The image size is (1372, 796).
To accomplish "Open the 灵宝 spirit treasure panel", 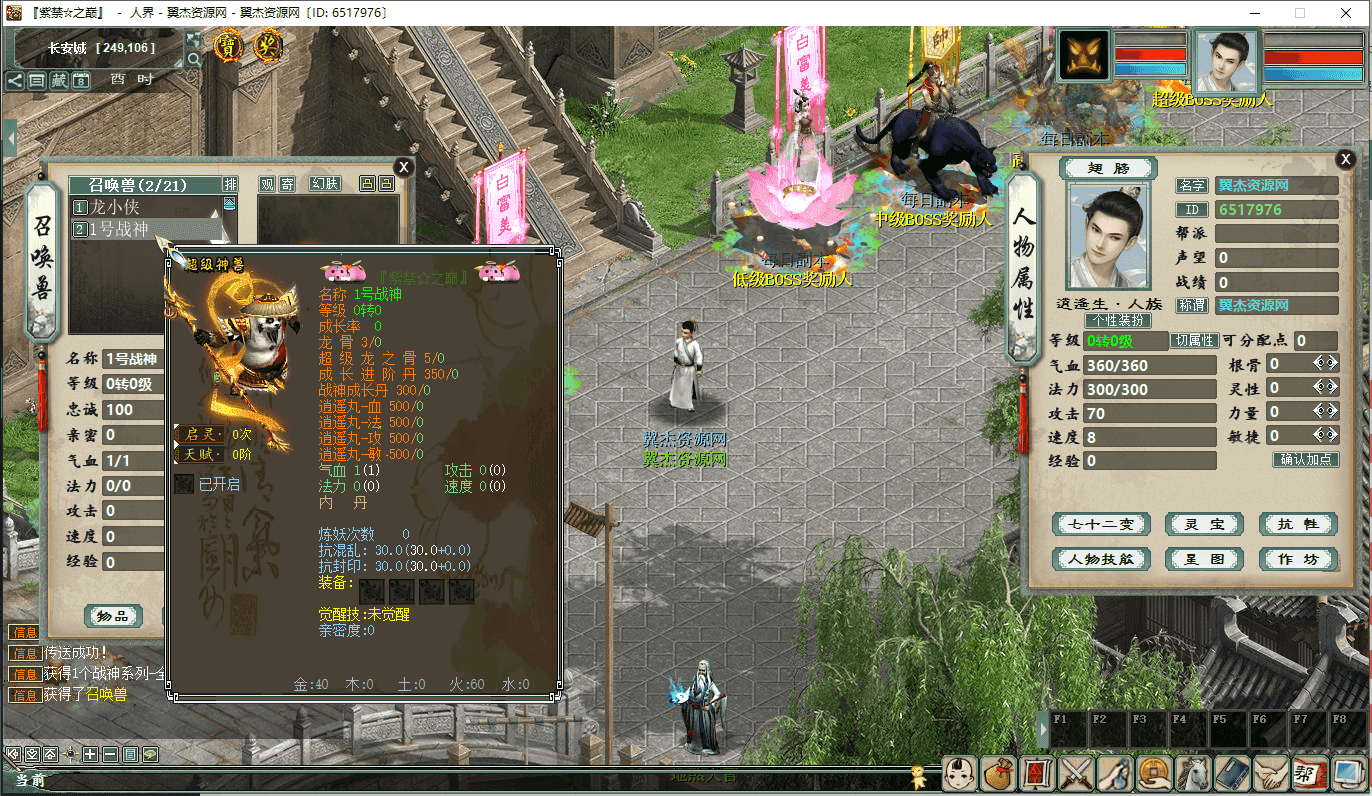I will point(1203,524).
